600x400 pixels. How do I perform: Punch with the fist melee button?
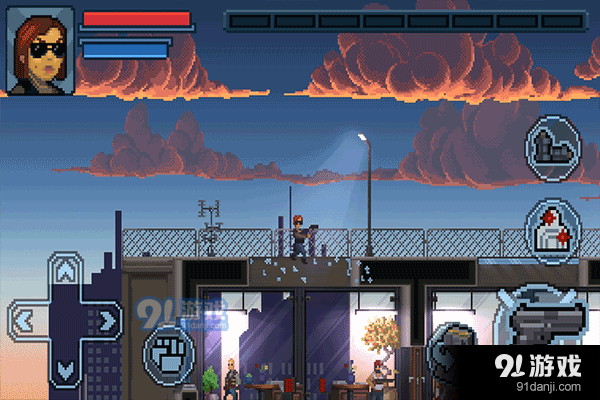(168, 350)
